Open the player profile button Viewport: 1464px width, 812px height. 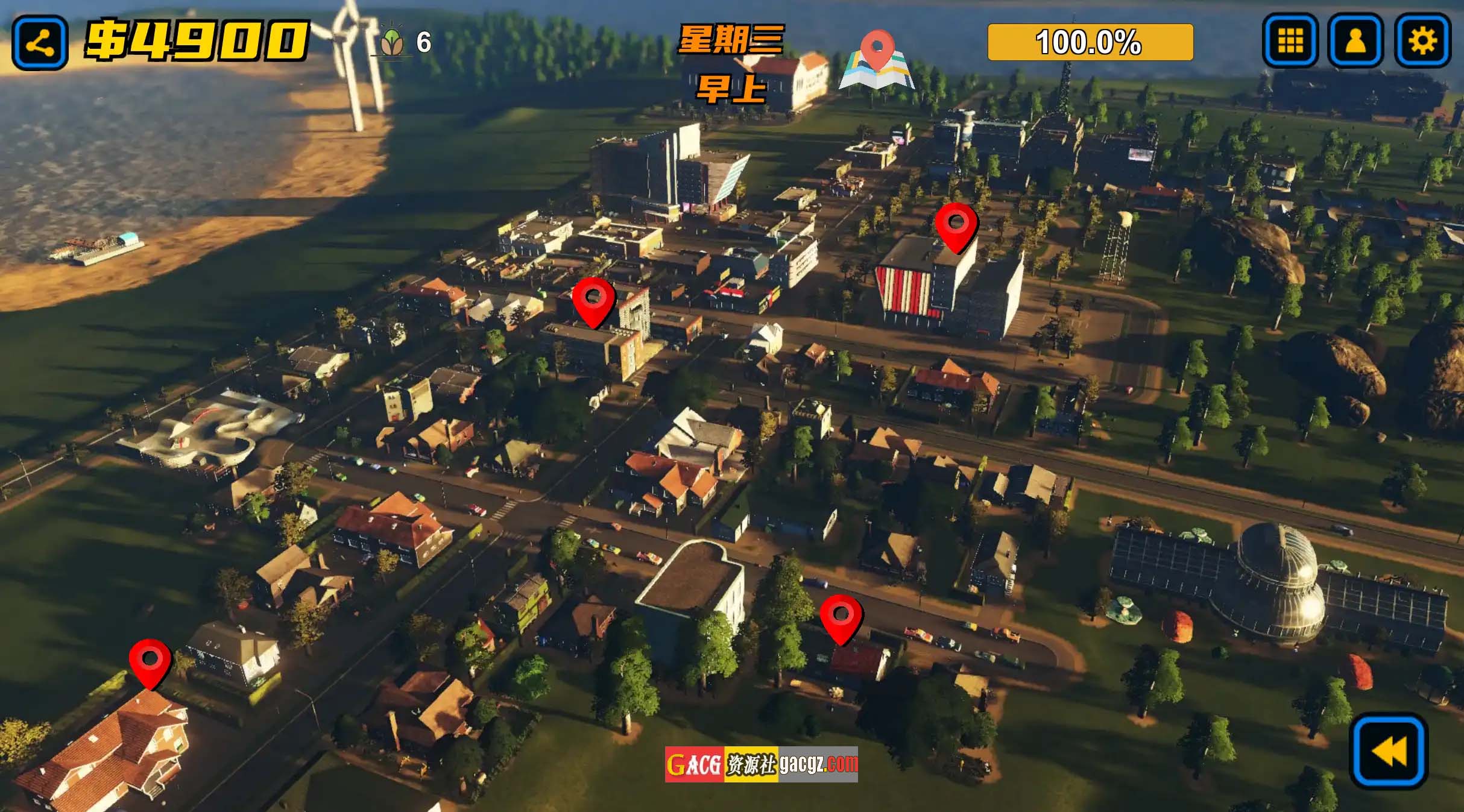click(x=1355, y=41)
